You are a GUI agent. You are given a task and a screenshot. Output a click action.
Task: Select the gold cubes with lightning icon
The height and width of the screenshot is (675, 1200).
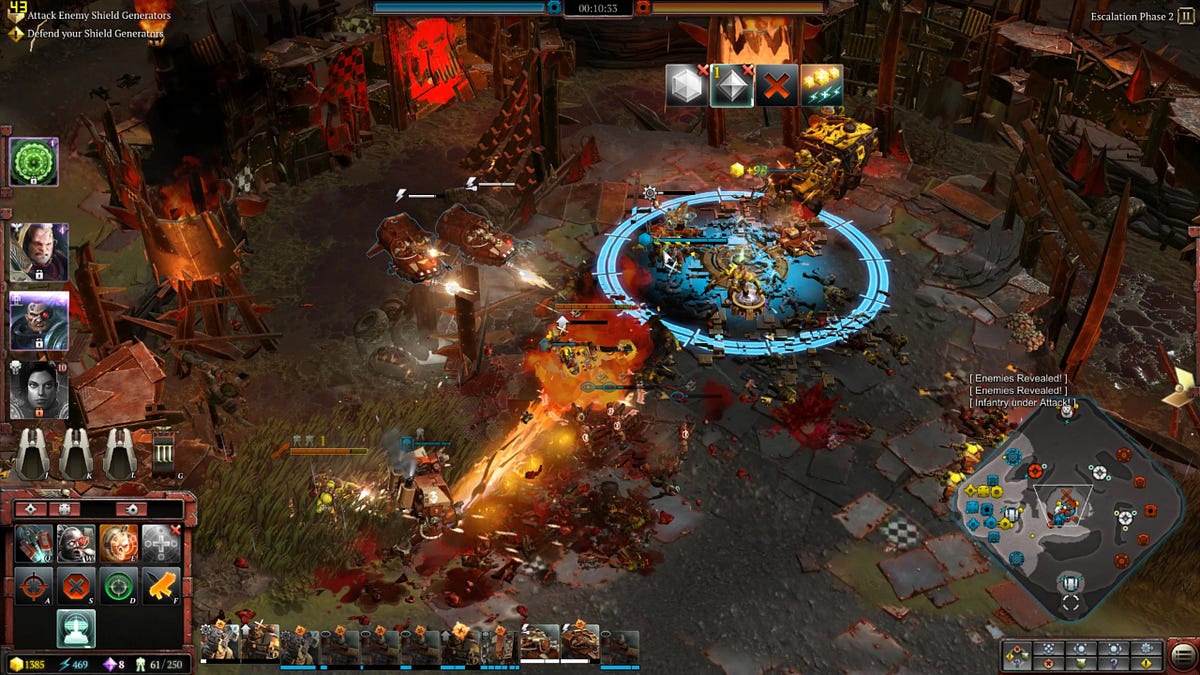(822, 86)
